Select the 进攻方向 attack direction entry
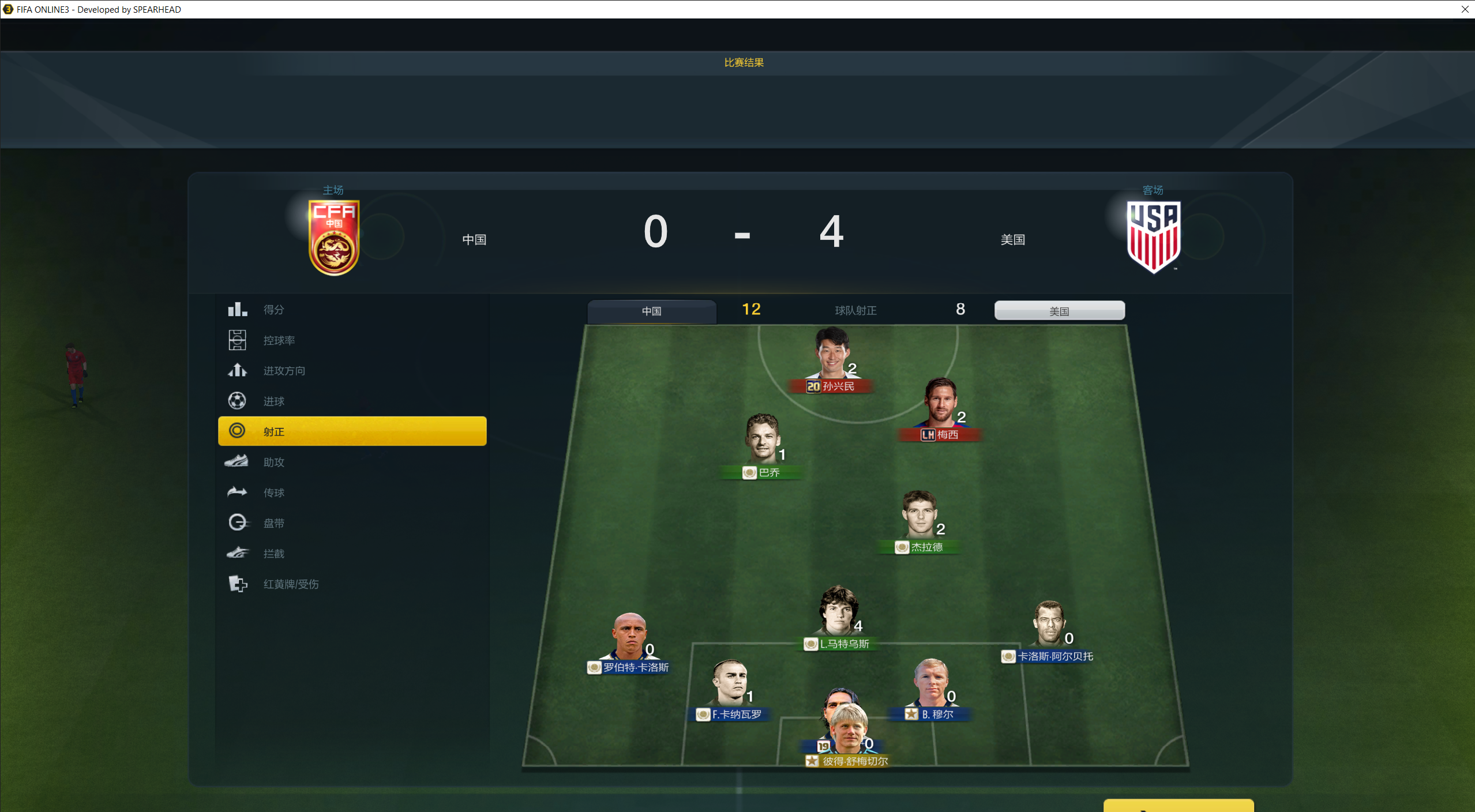 pyautogui.click(x=284, y=371)
